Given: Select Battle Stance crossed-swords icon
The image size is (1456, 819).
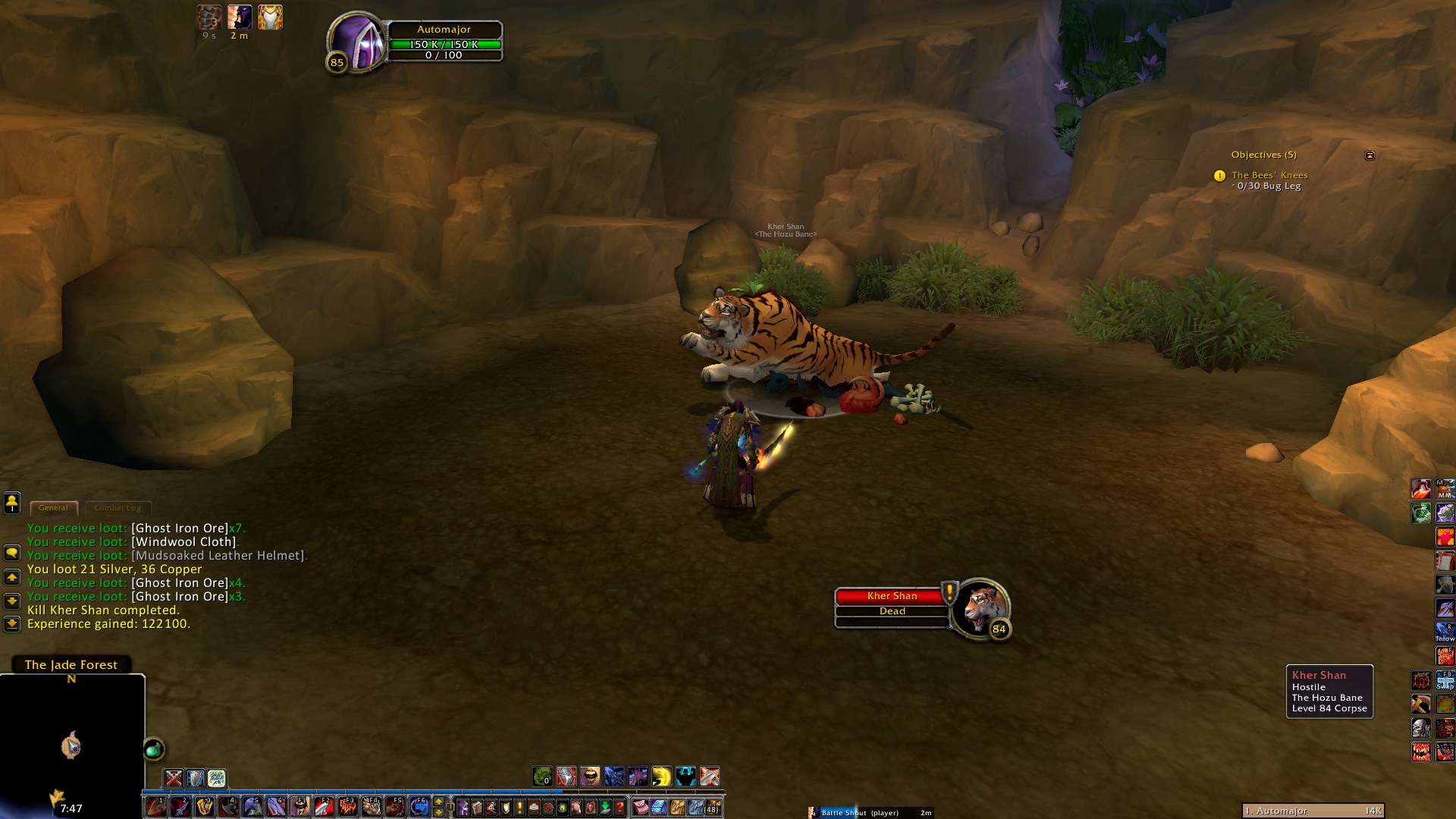Looking at the screenshot, I should [x=174, y=778].
